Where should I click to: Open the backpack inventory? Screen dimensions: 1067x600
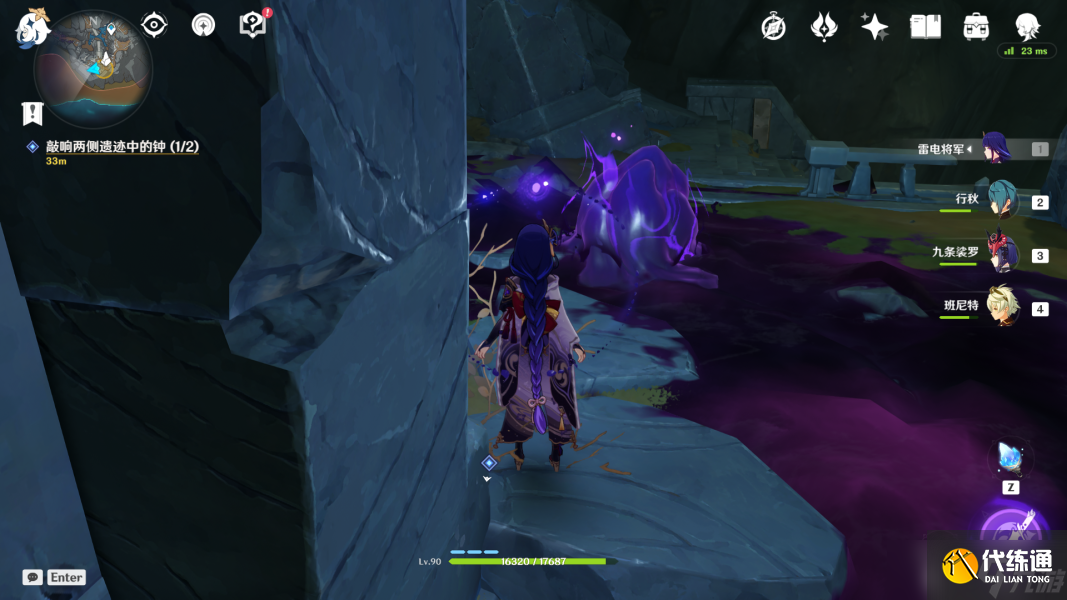coord(976,27)
